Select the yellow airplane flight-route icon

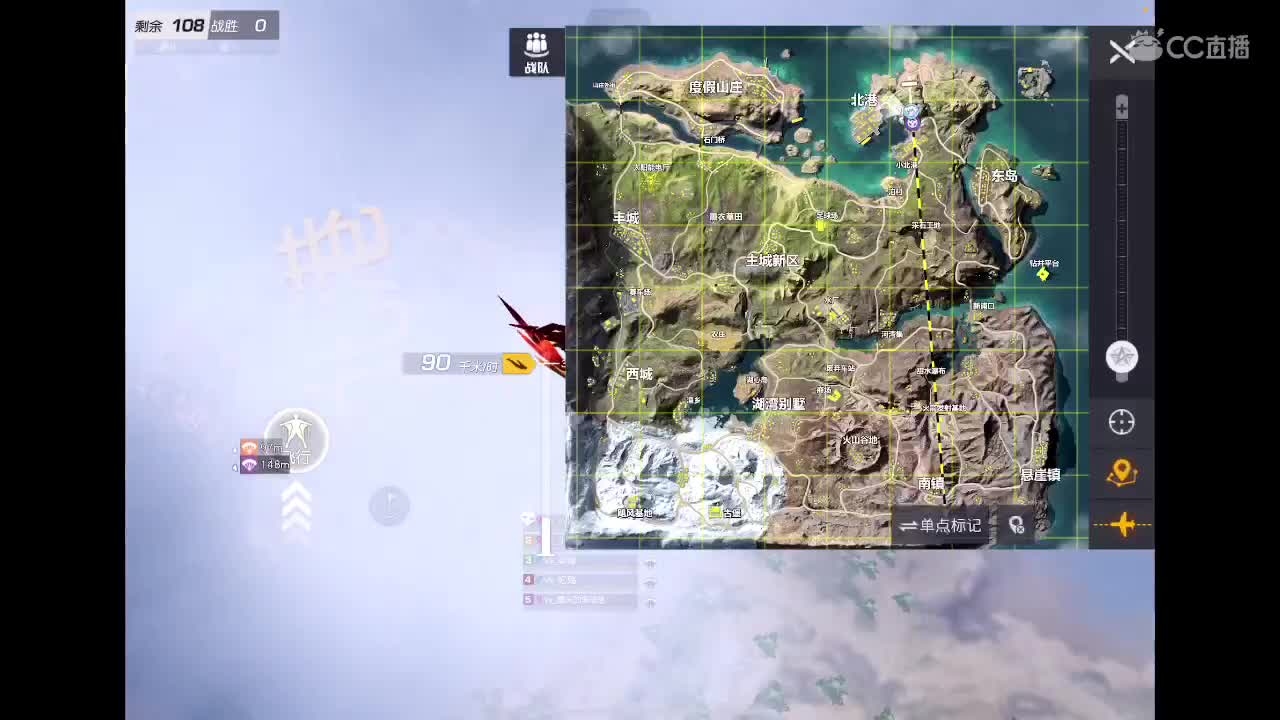click(1122, 524)
